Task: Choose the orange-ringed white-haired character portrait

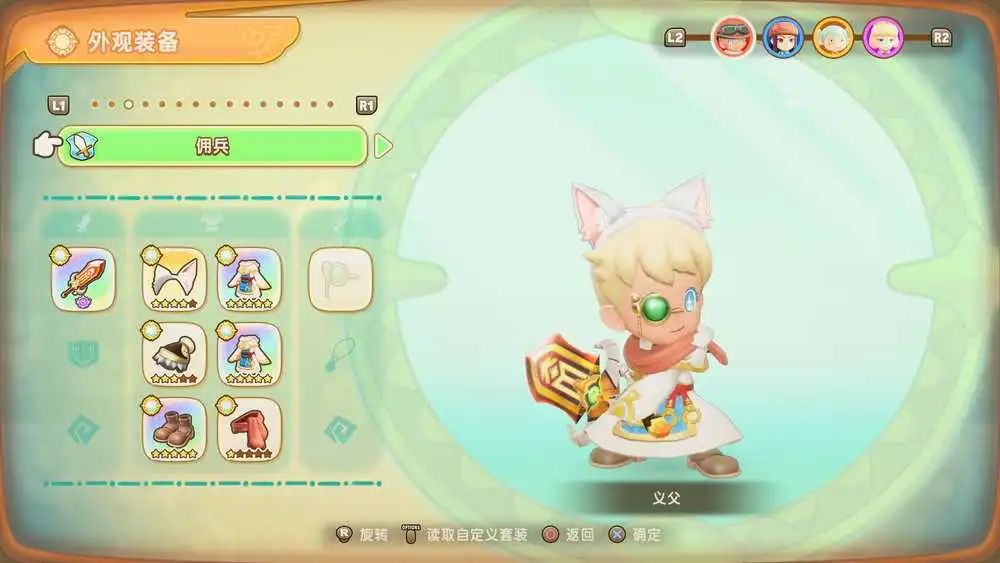Action: point(833,38)
